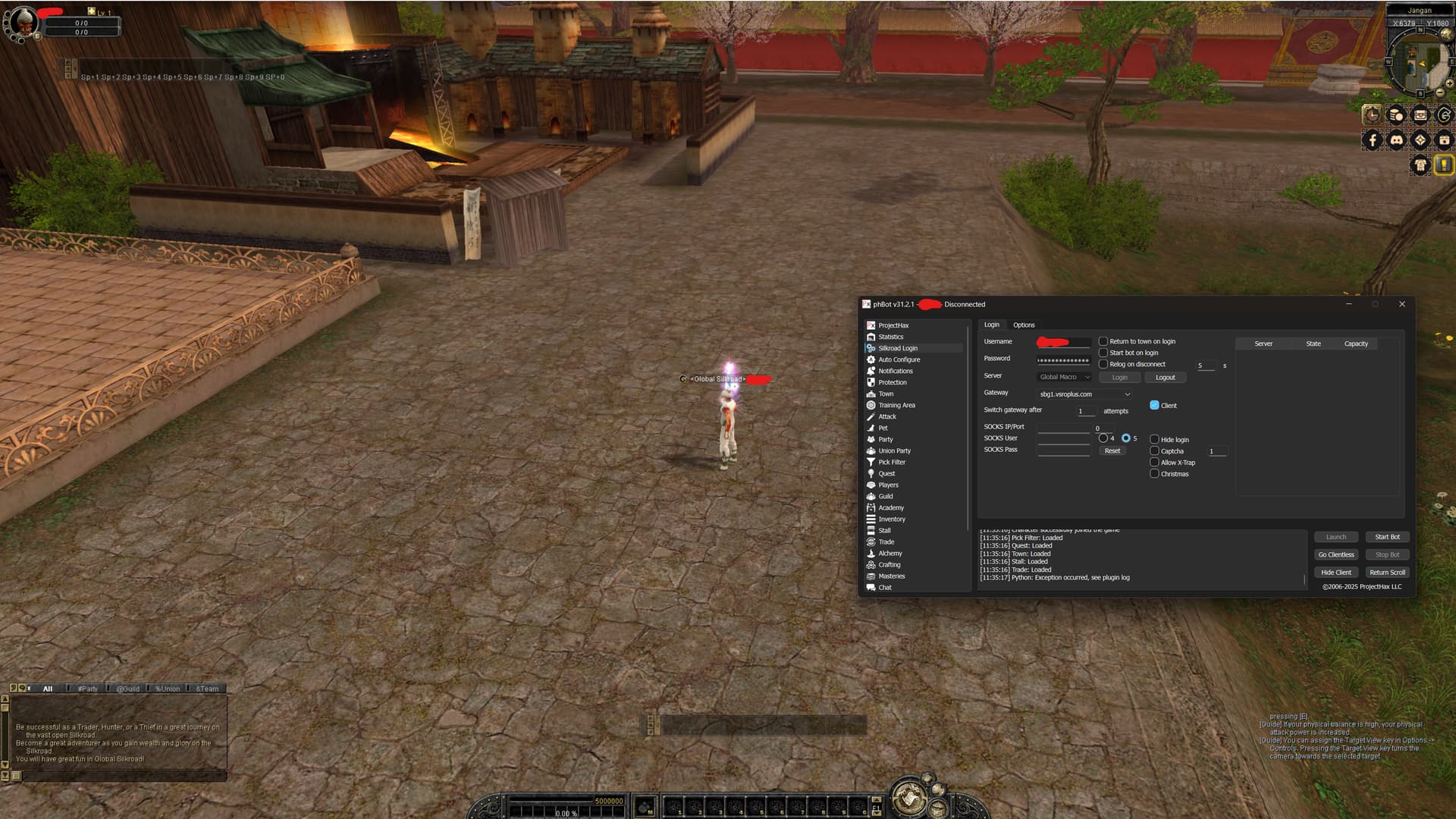Image resolution: width=1456 pixels, height=819 pixels.
Task: Open the Discord icon shortcut
Action: [1396, 140]
